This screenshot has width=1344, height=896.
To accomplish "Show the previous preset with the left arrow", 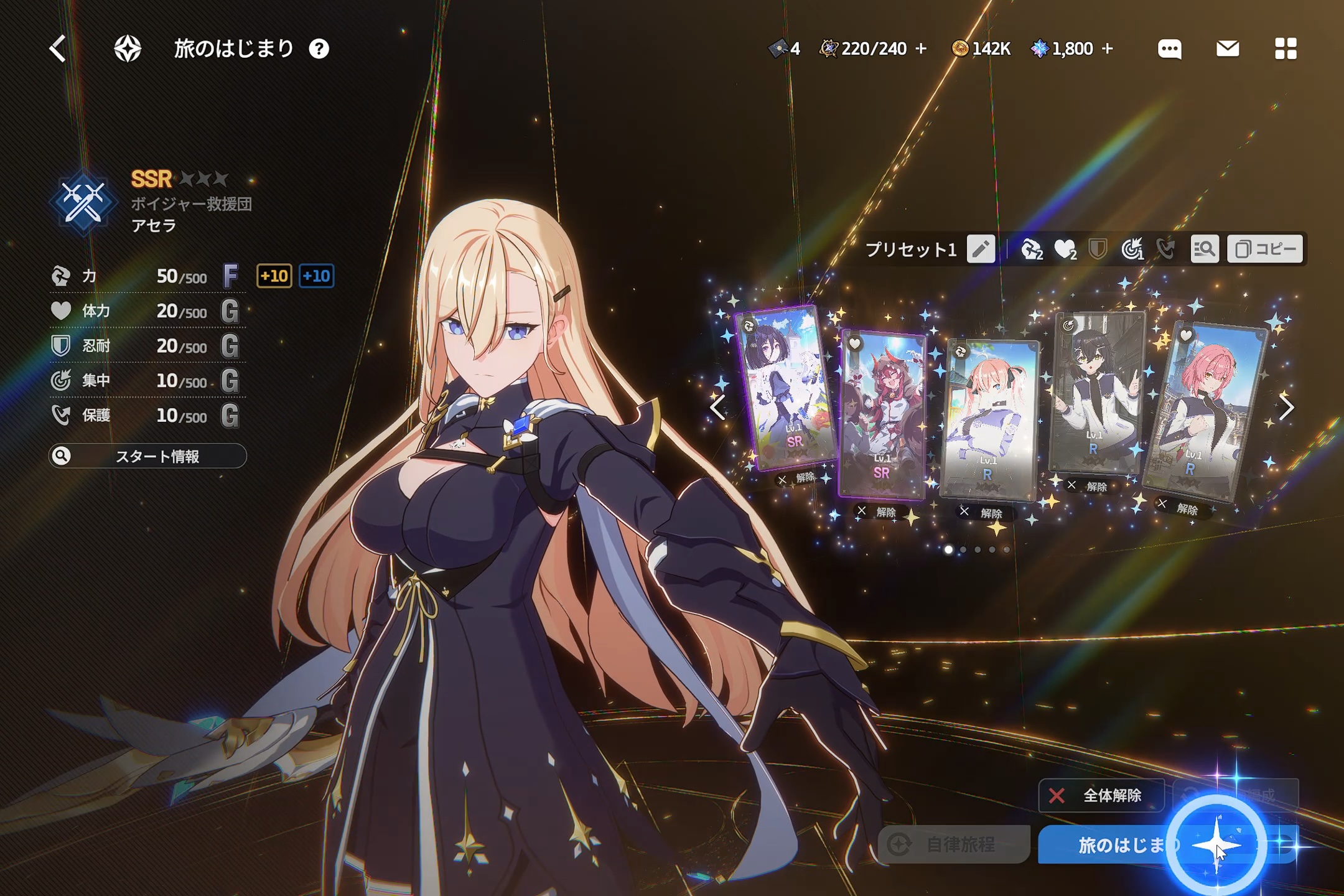I will pos(717,408).
